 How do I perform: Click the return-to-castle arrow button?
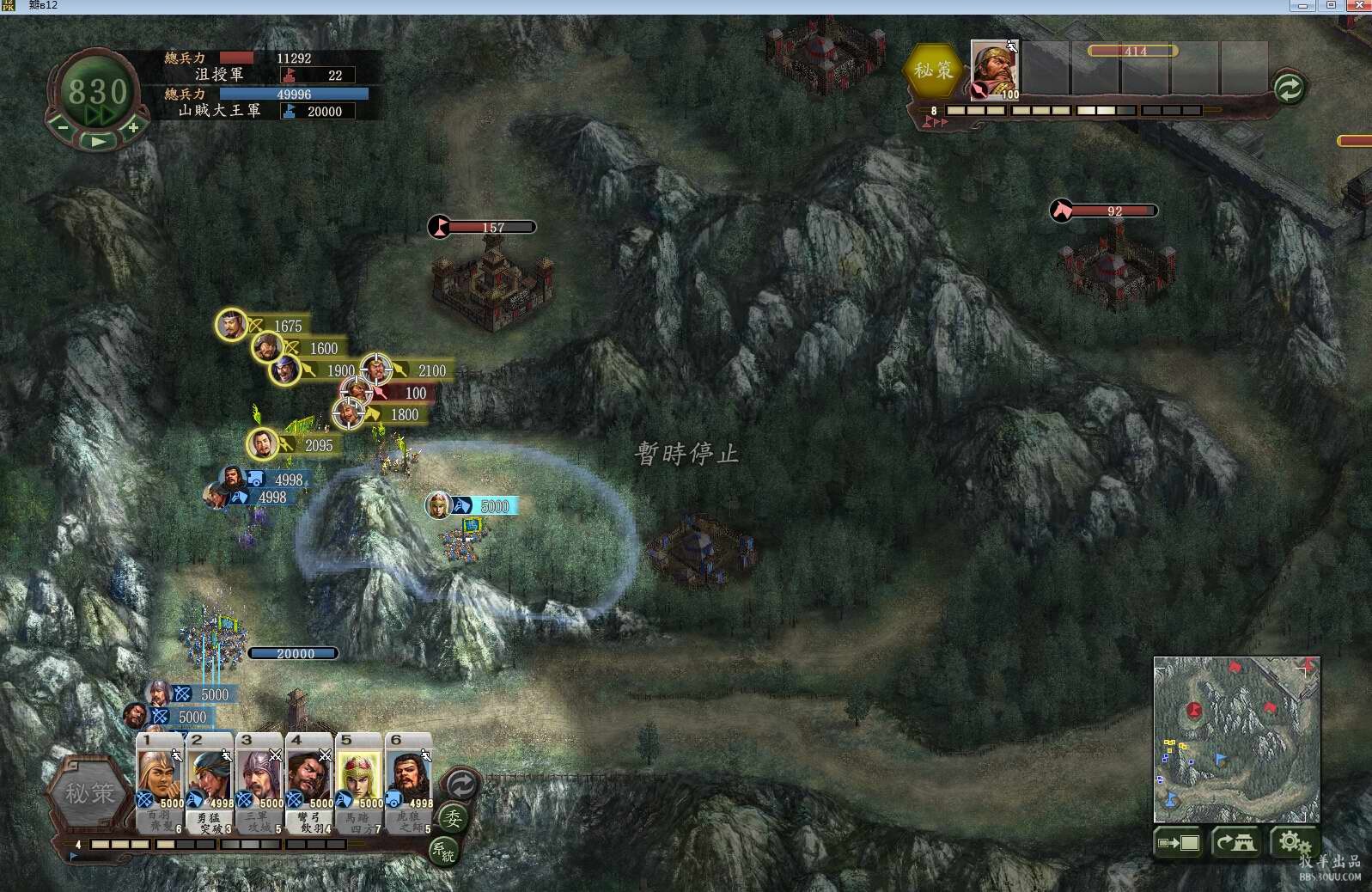(1235, 843)
